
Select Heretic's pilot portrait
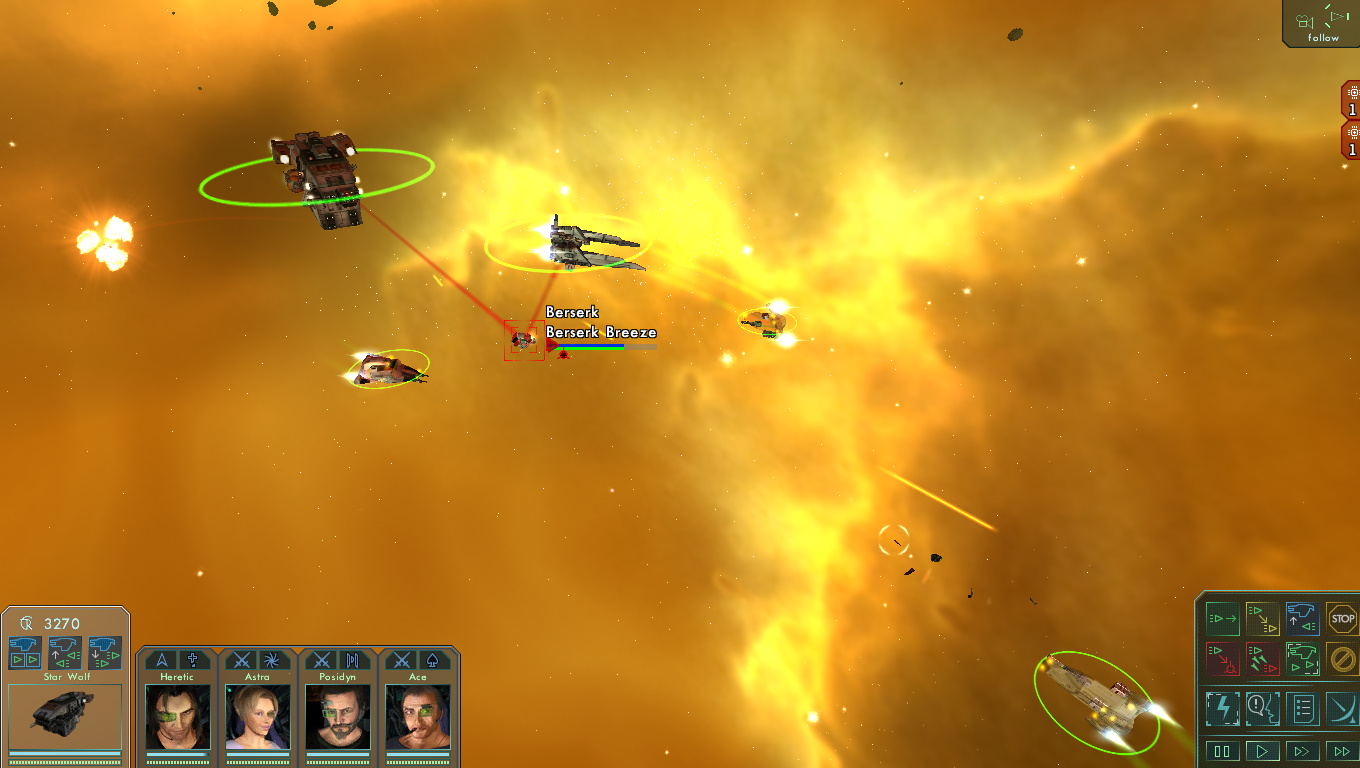coord(177,716)
